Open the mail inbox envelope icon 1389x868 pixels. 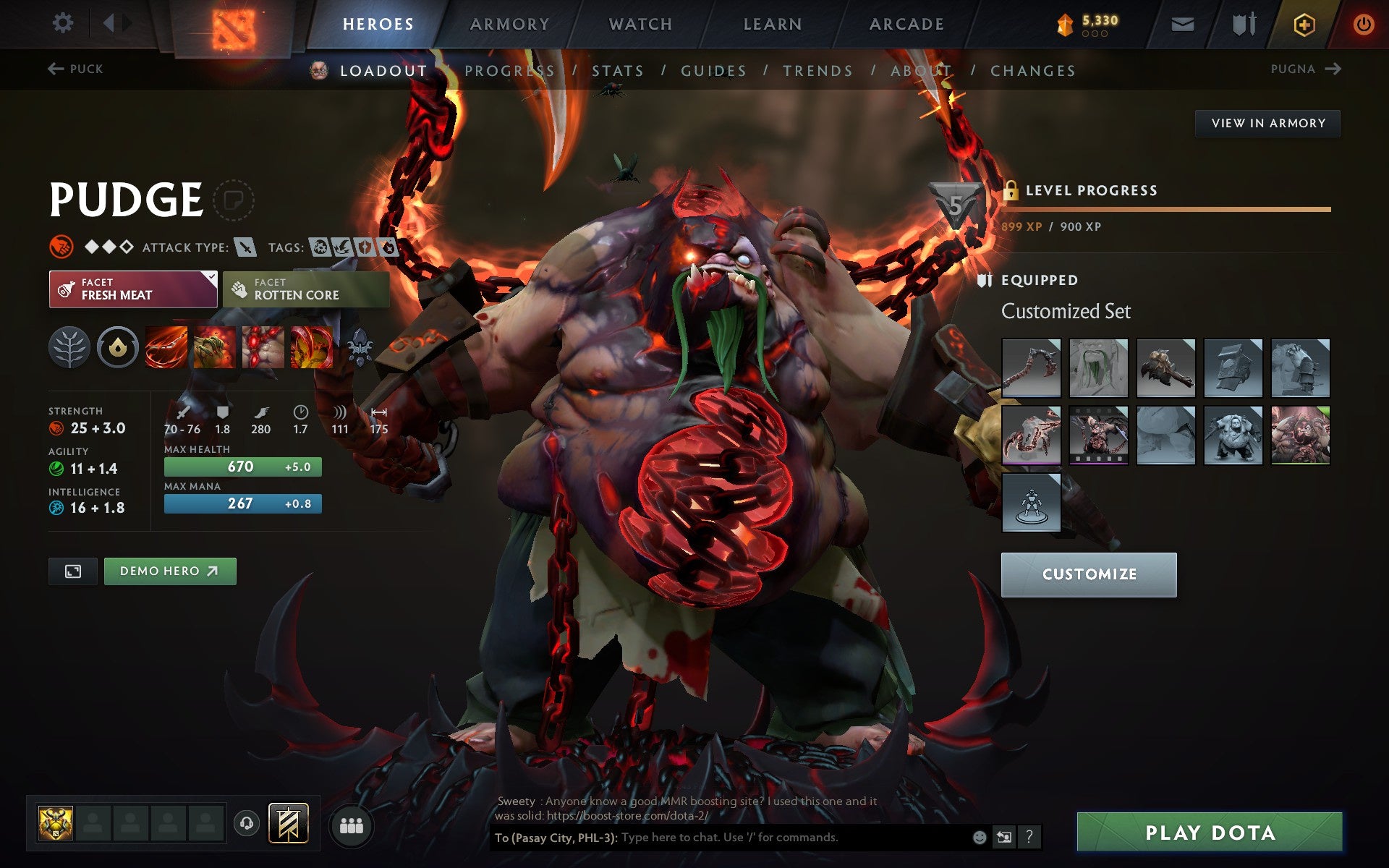pos(1182,23)
